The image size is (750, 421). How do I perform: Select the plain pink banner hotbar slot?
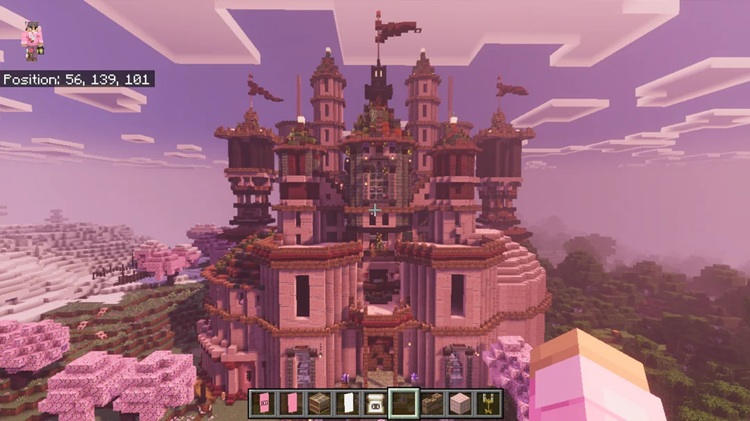pos(292,404)
